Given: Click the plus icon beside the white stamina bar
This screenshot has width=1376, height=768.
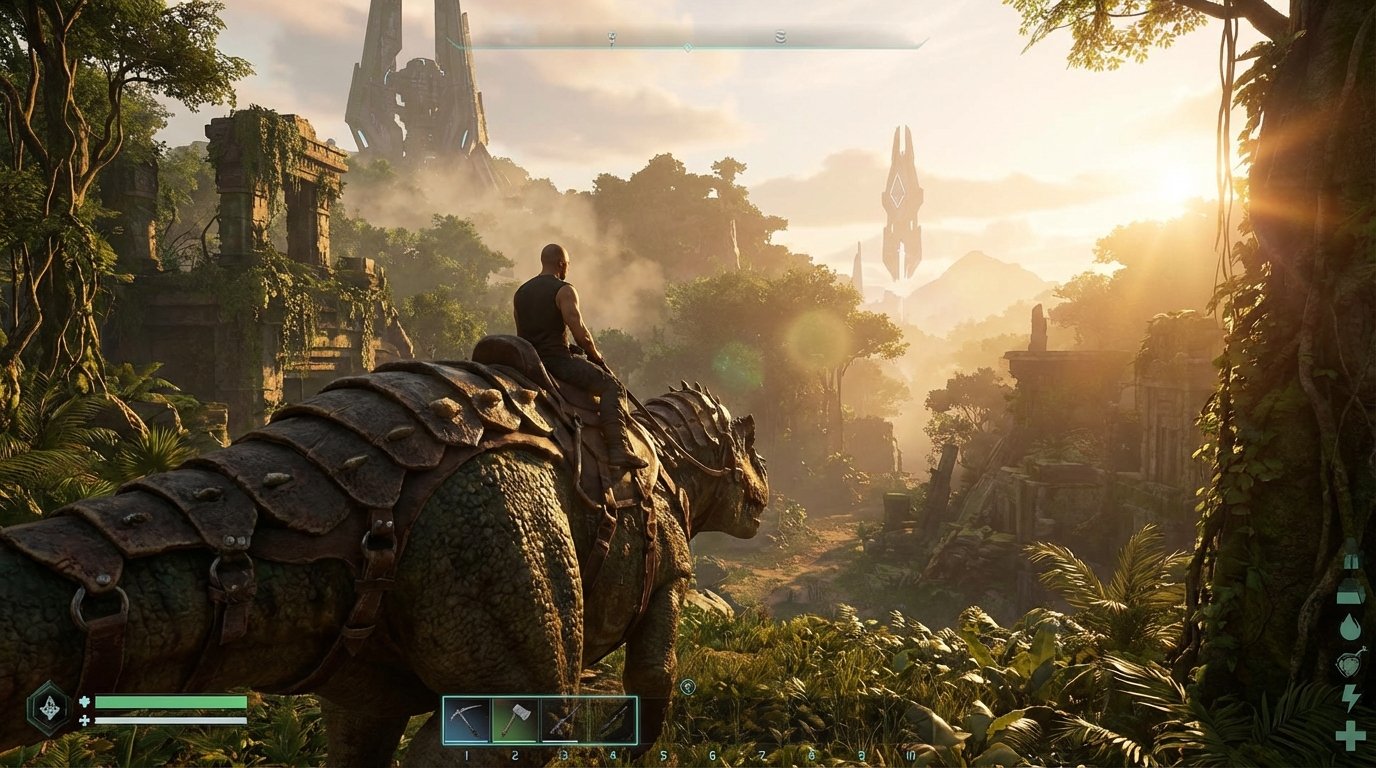Looking at the screenshot, I should pos(85,721).
